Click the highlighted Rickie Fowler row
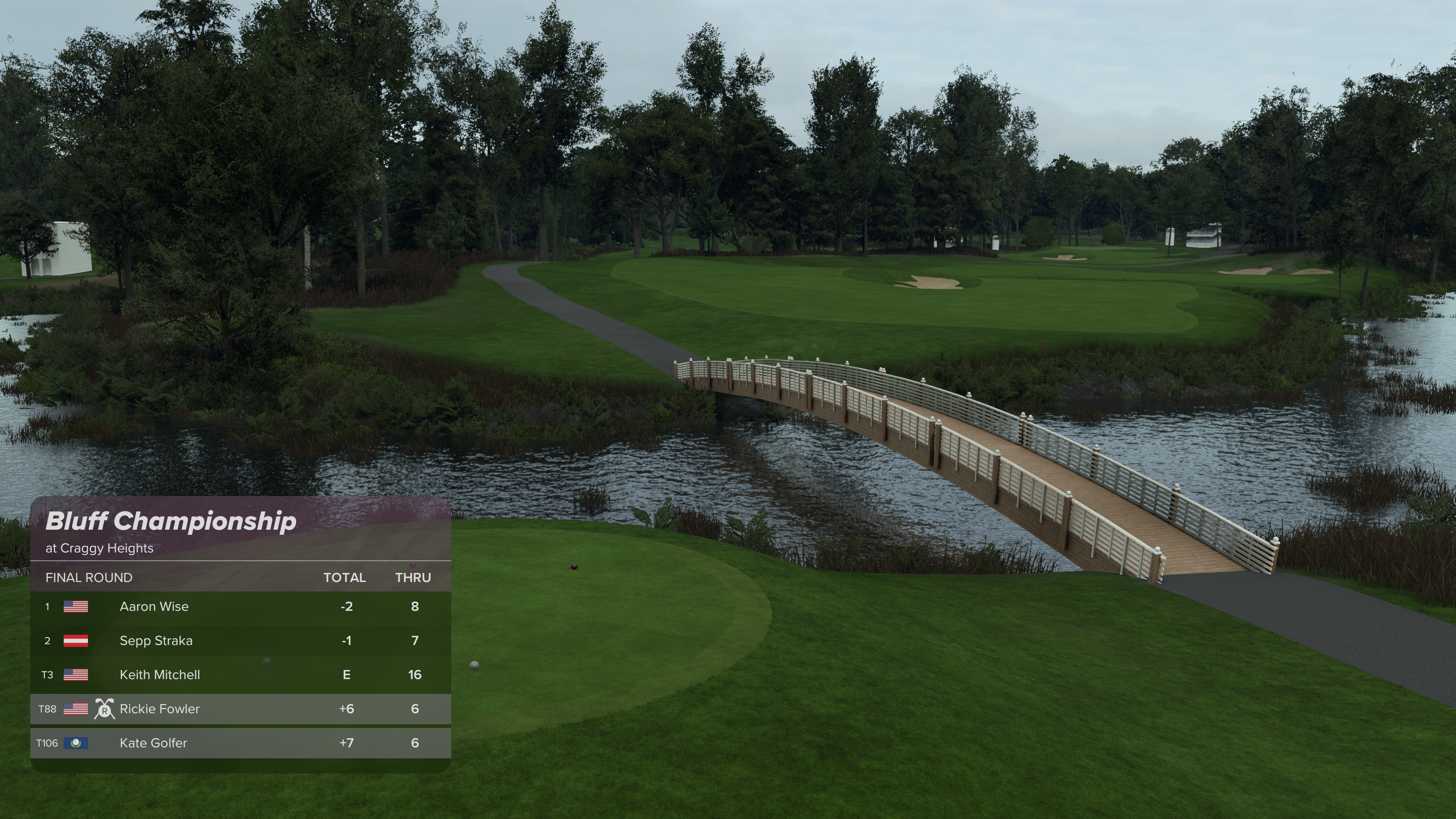This screenshot has height=819, width=1456. coord(240,709)
